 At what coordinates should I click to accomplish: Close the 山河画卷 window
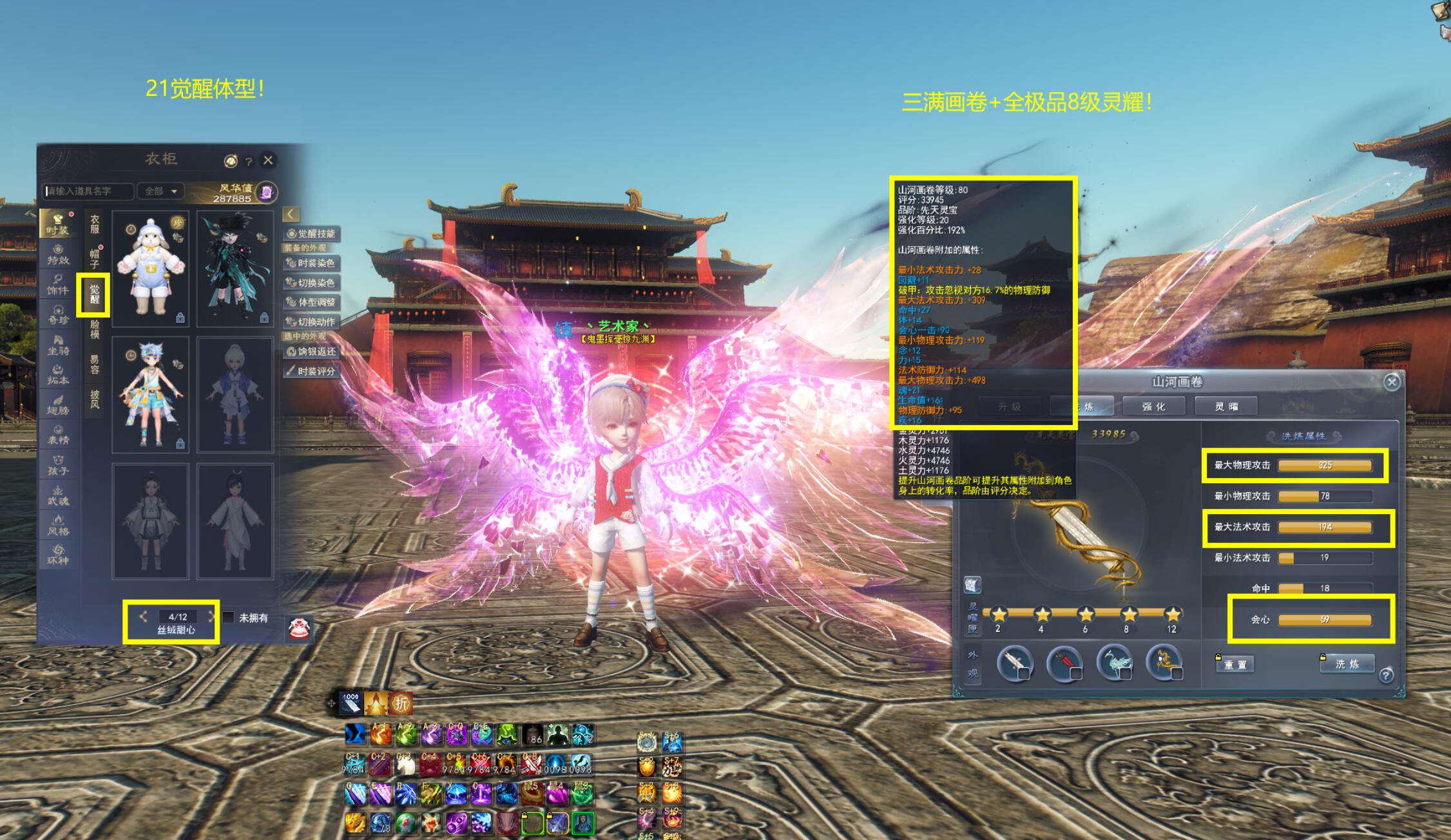(1392, 382)
